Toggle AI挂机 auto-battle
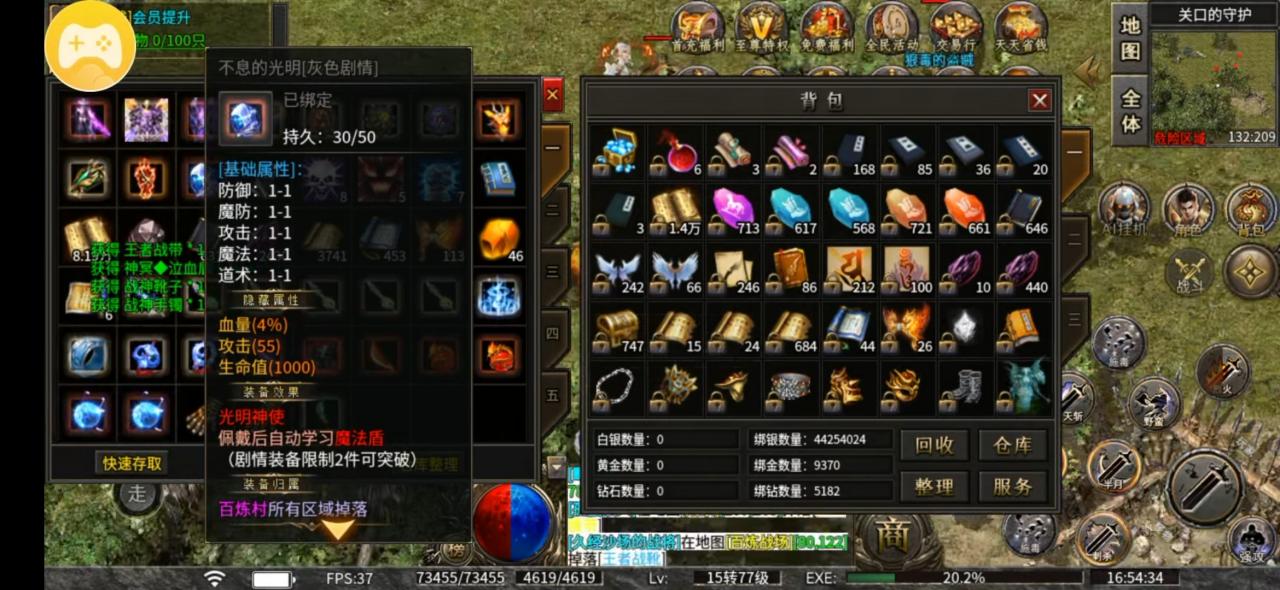1280x590 pixels. (1123, 209)
